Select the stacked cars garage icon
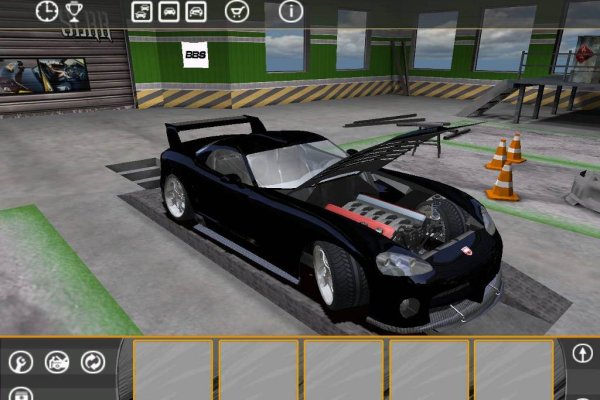This screenshot has height=400, width=600. [x=142, y=11]
